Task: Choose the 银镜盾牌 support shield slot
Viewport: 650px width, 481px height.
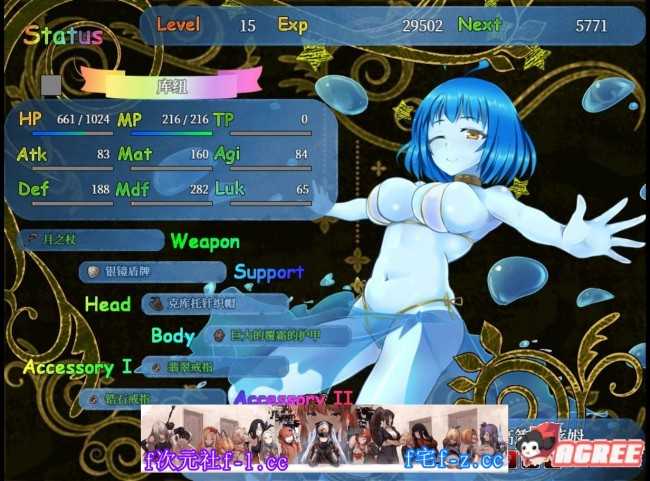Action: coord(152,271)
